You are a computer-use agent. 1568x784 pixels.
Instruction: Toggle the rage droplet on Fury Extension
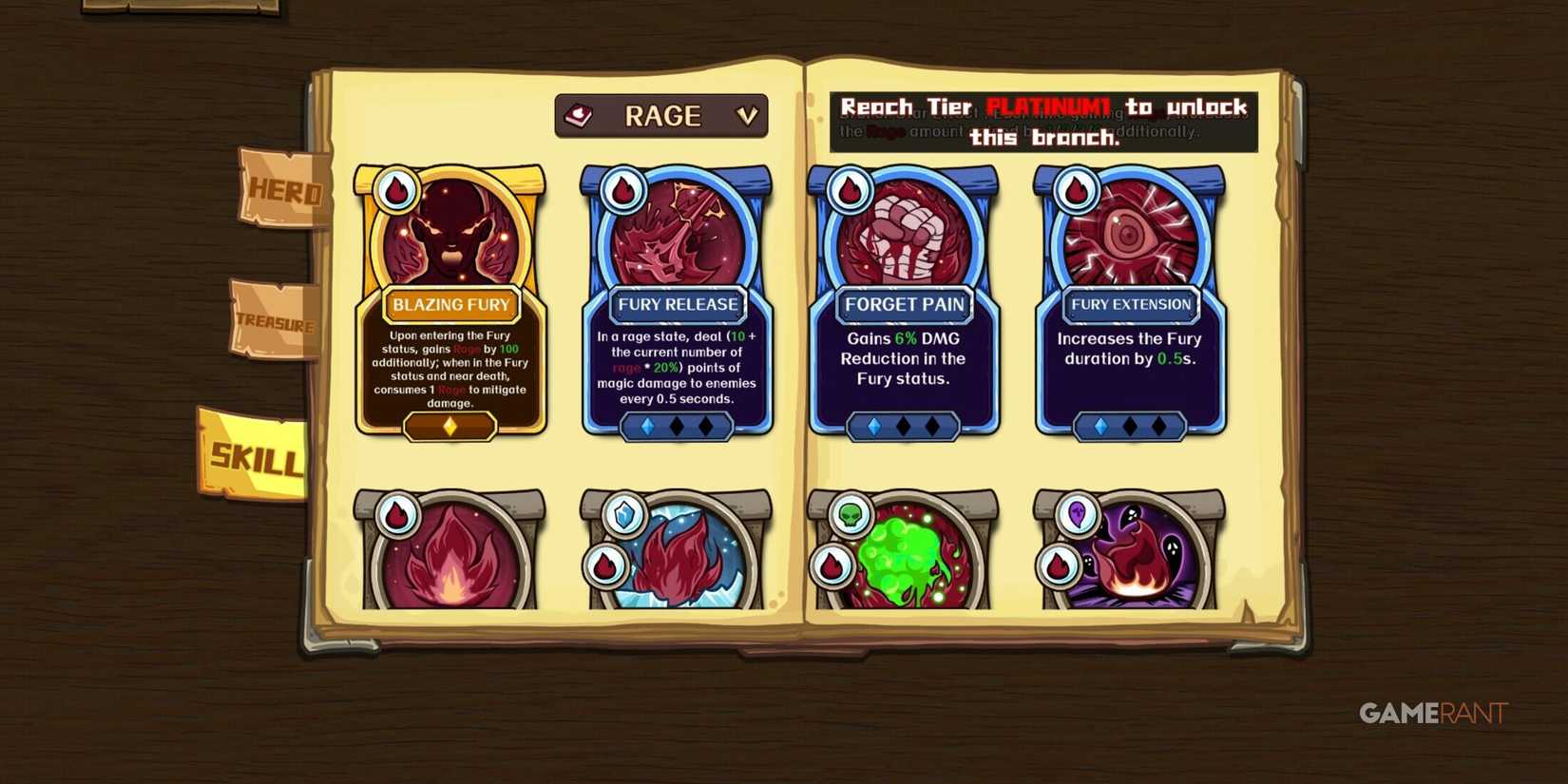(x=1076, y=189)
